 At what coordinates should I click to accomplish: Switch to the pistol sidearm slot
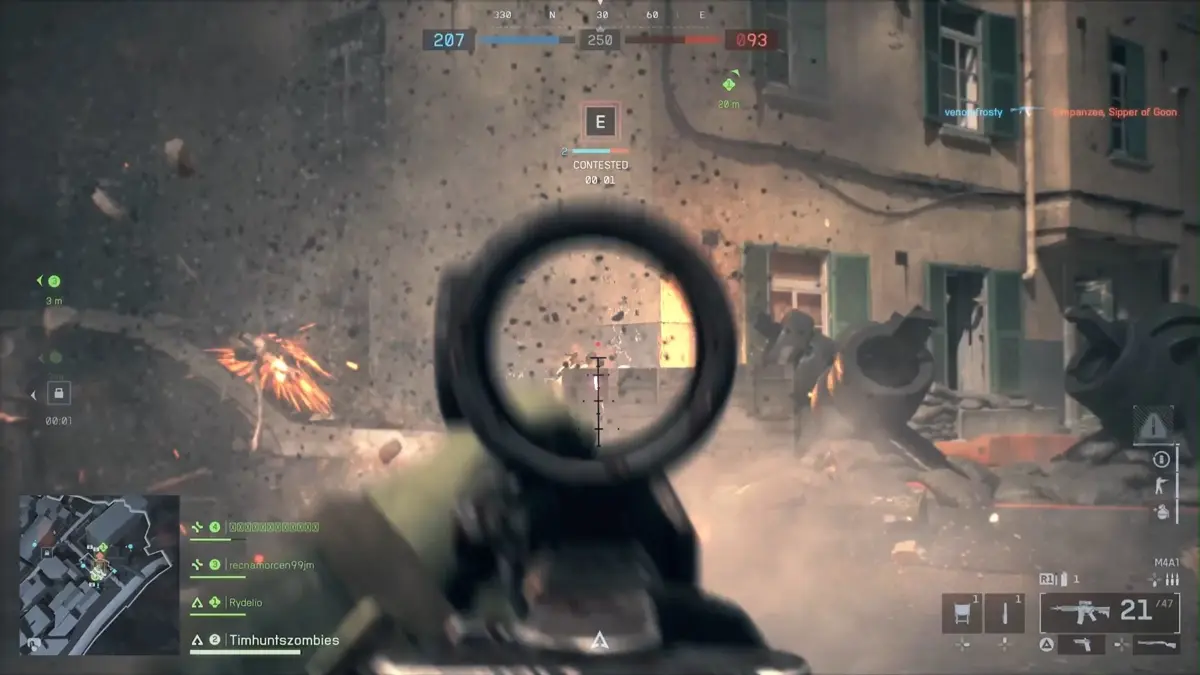point(1079,645)
